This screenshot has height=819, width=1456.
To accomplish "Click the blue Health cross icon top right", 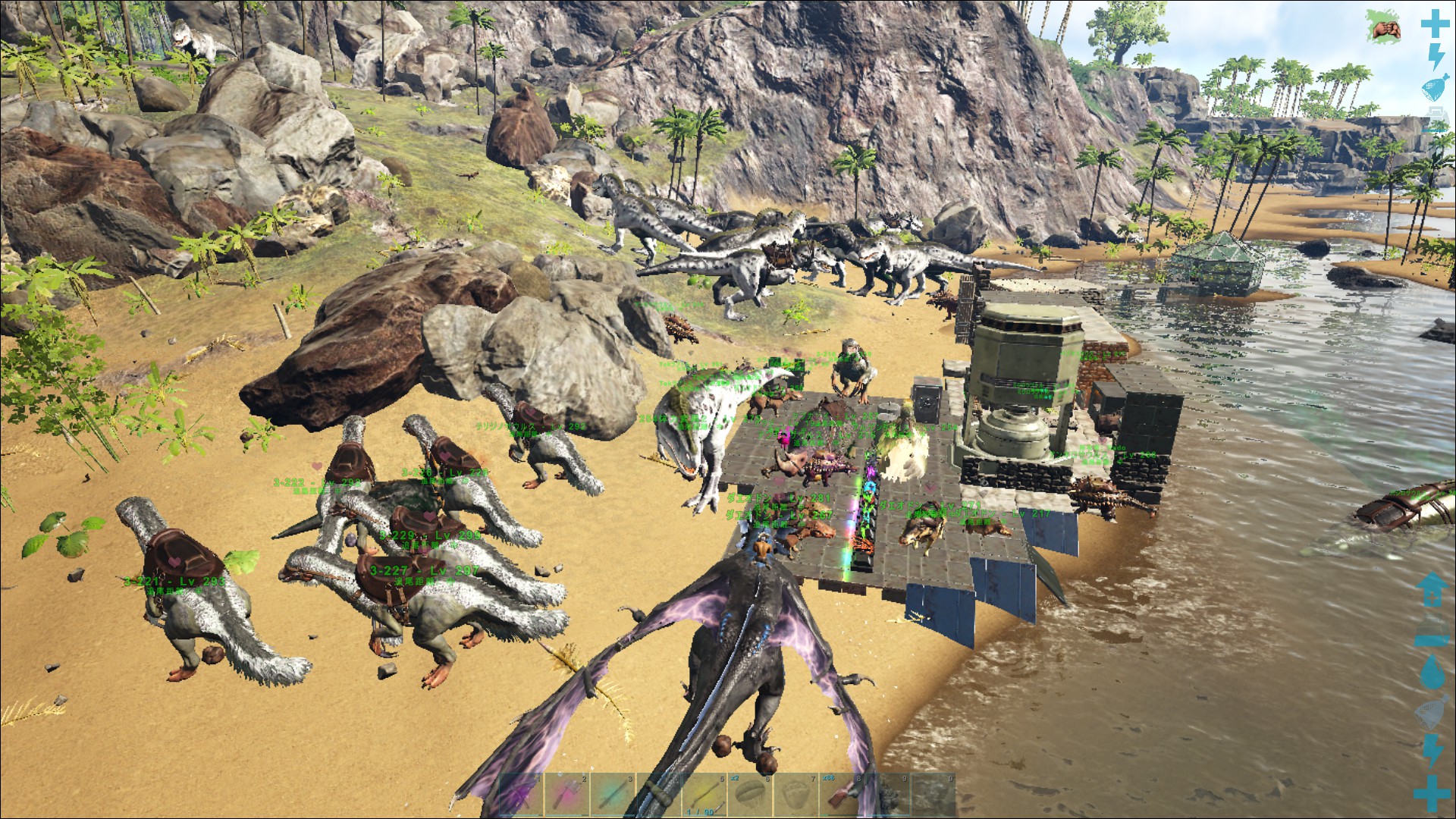I will 1436,24.
